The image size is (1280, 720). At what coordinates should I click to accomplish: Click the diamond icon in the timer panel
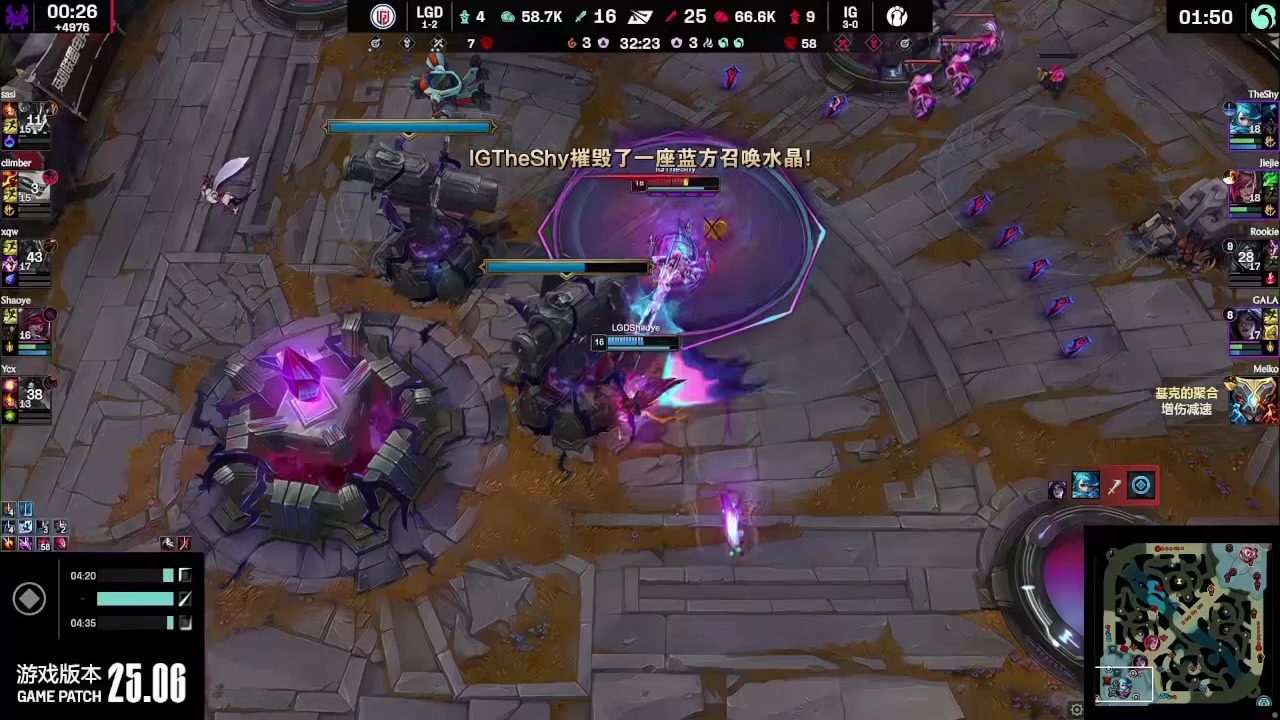coord(28,599)
